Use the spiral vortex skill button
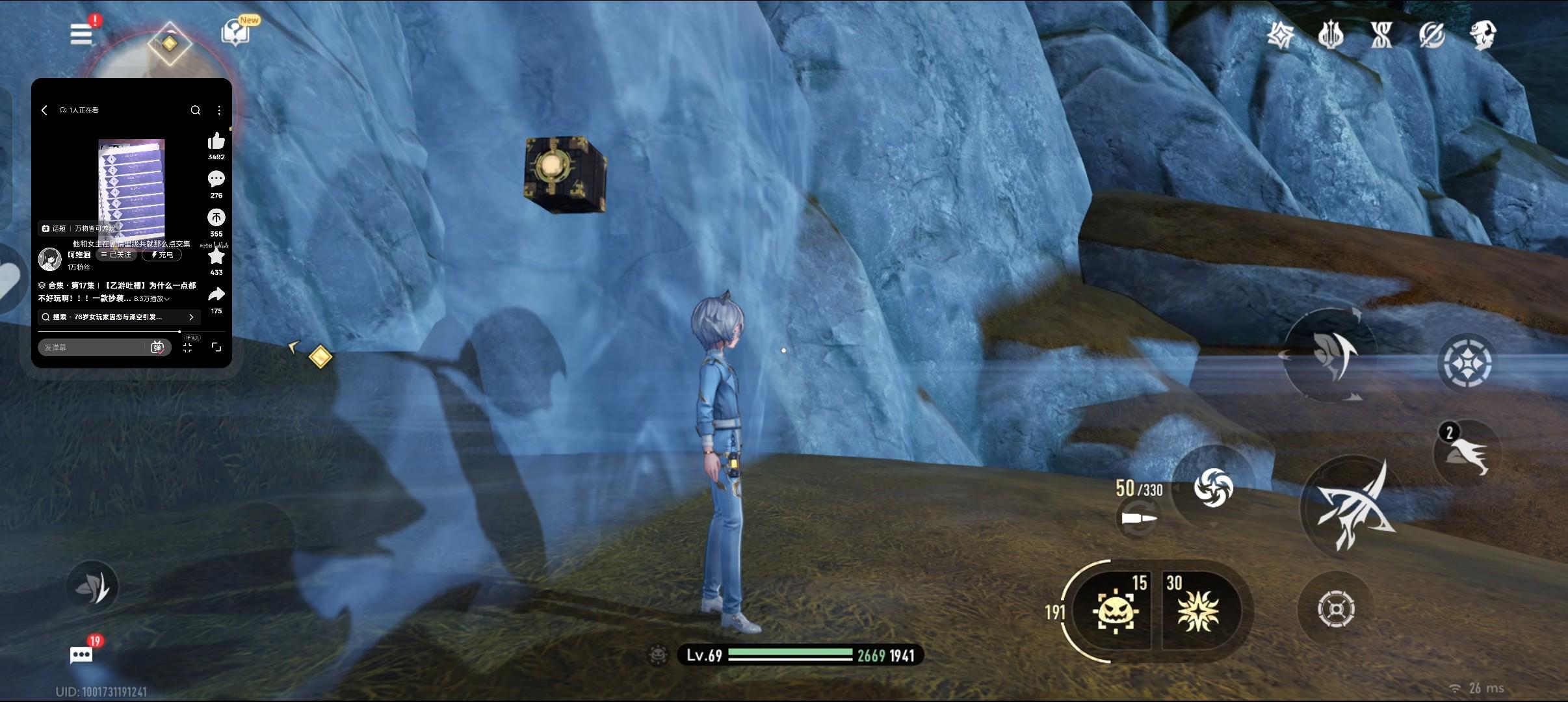Image resolution: width=1568 pixels, height=702 pixels. 1213,487
